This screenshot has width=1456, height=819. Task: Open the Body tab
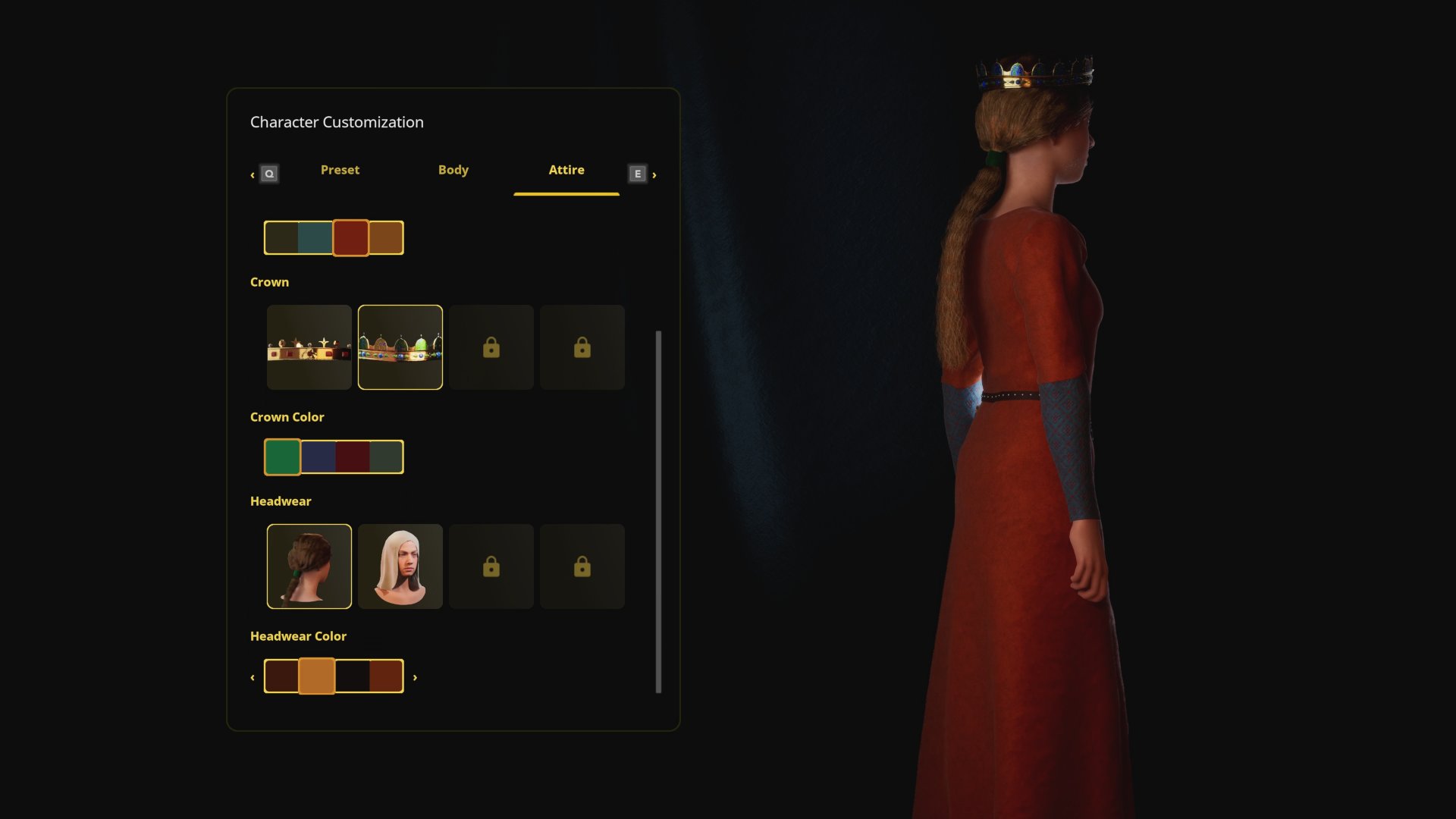point(453,170)
